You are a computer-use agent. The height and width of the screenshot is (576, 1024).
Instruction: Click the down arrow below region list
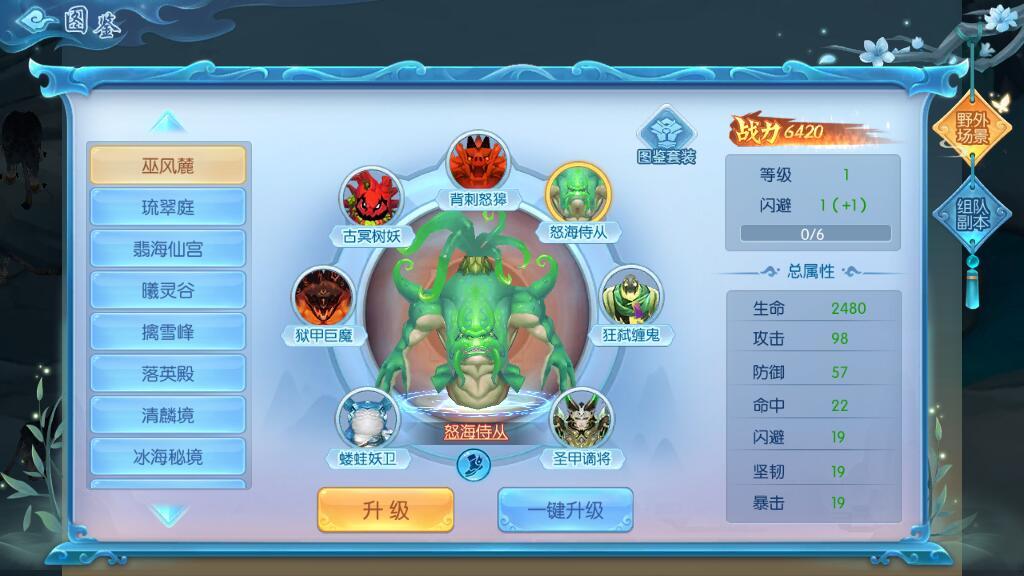(167, 515)
